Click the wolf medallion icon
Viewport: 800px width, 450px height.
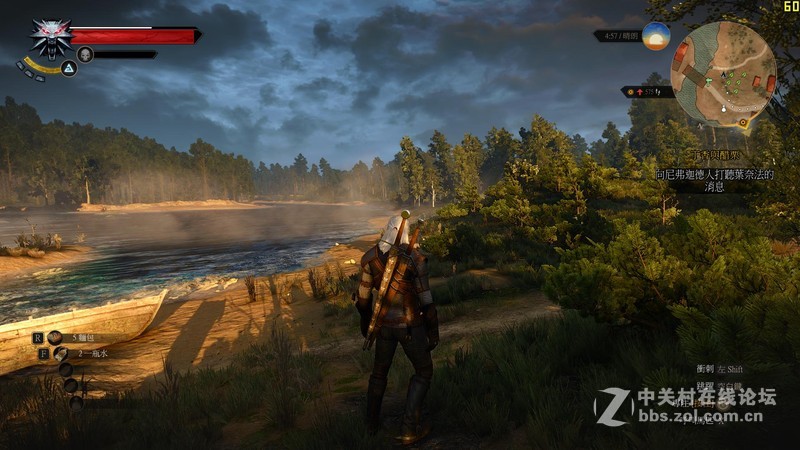(x=48, y=38)
